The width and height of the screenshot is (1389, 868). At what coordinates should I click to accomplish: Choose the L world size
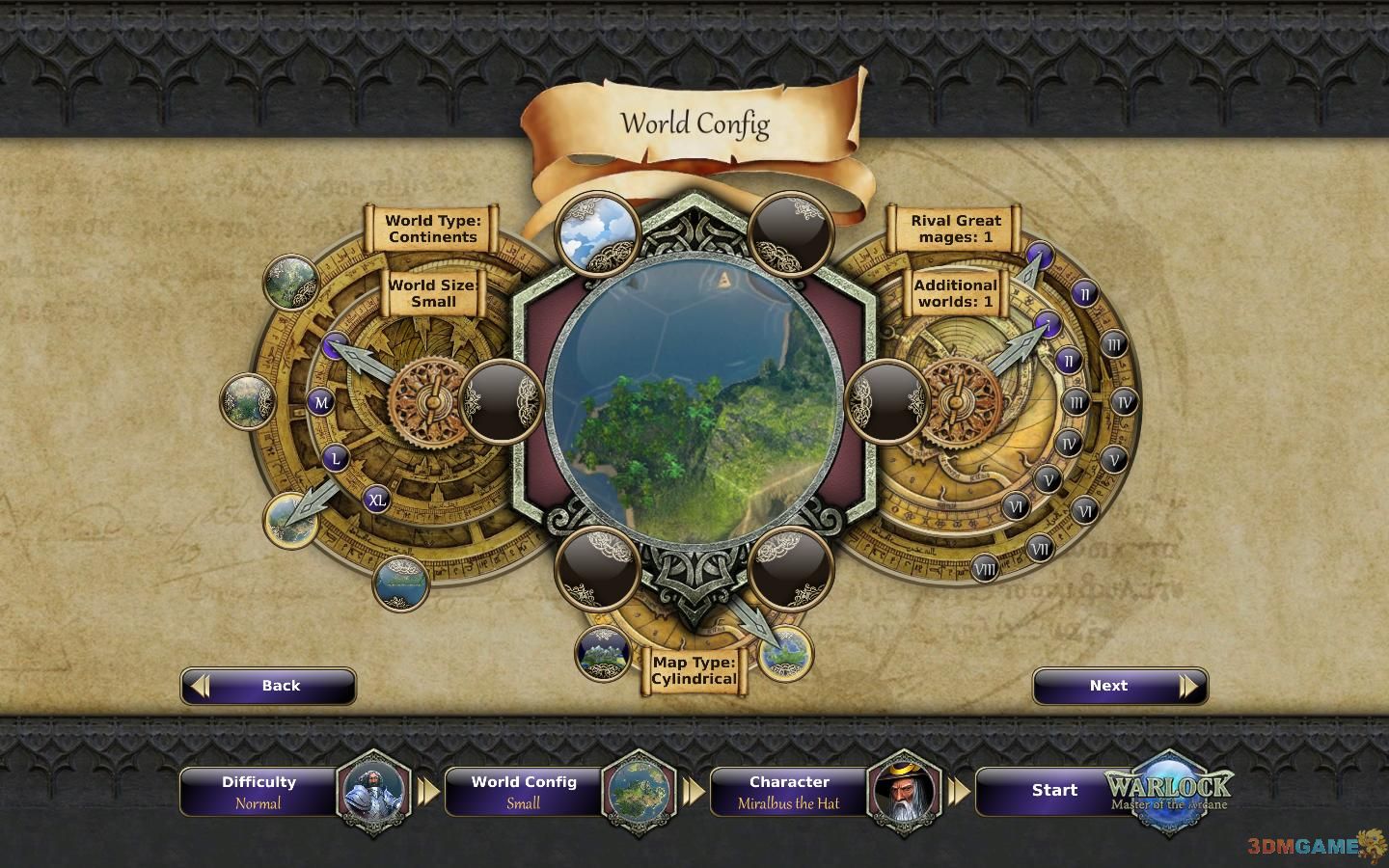click(336, 458)
